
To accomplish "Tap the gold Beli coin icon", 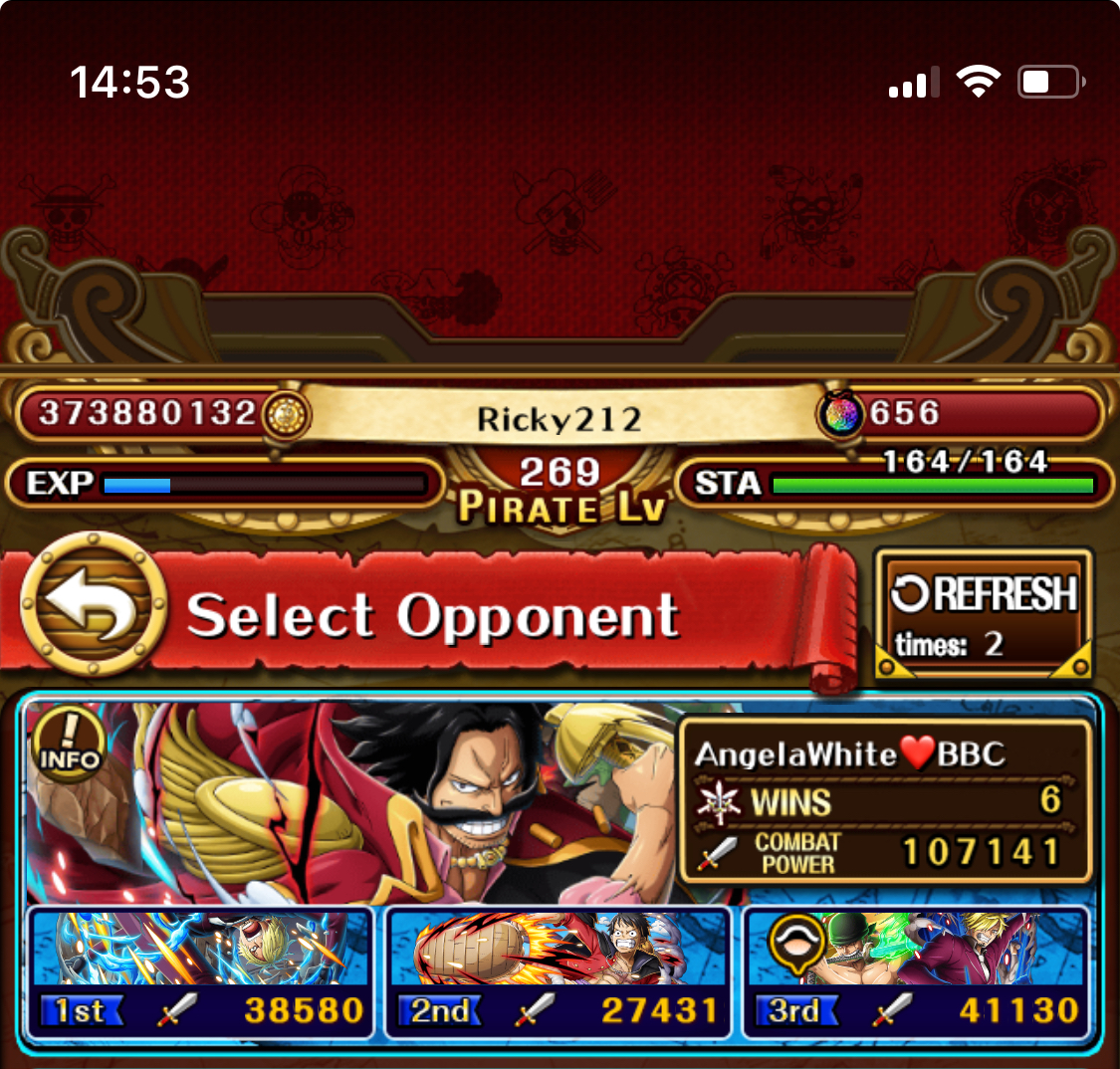I will click(x=285, y=414).
